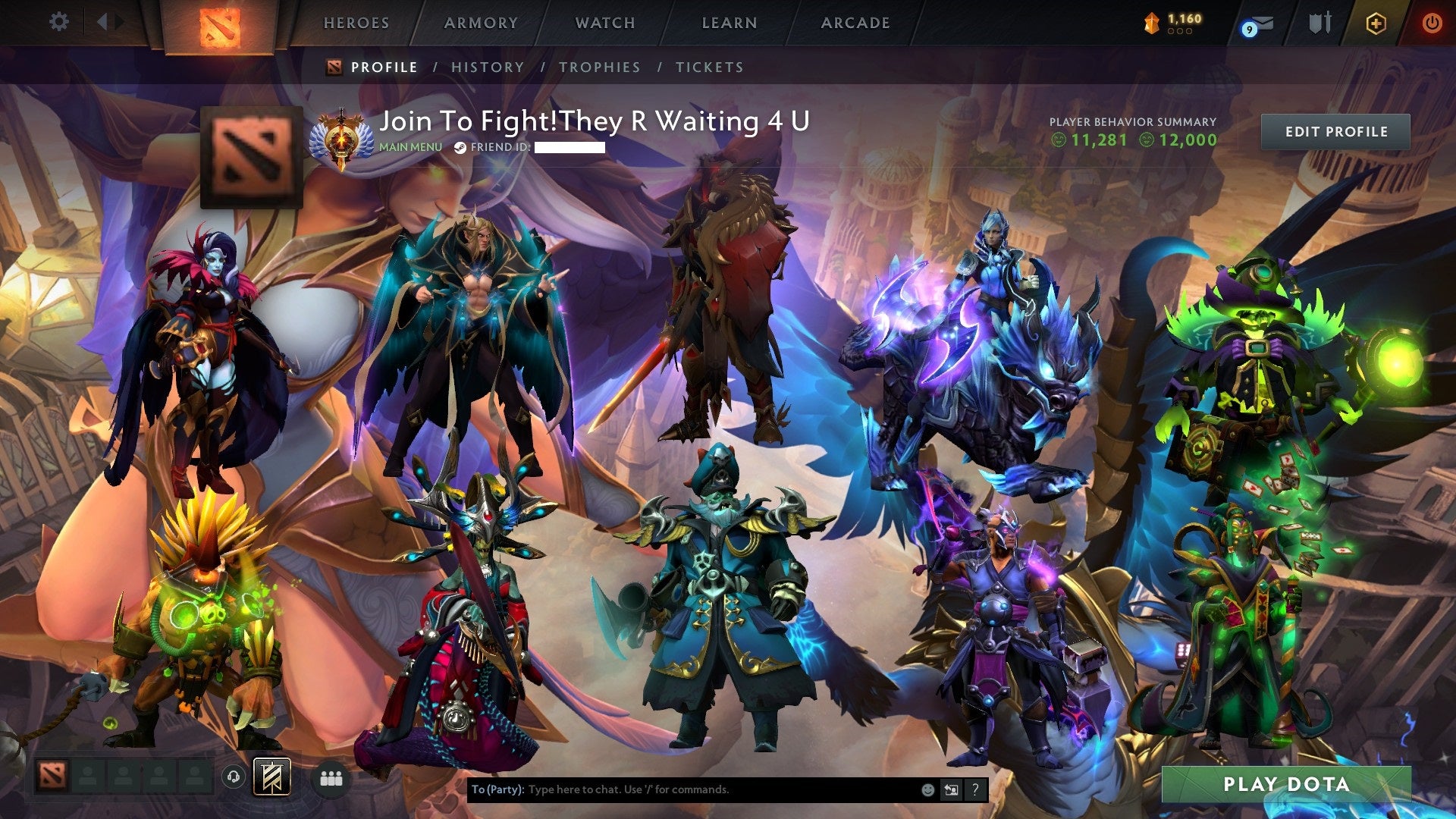Open the guild banner panel
The width and height of the screenshot is (1456, 819).
click(x=273, y=777)
